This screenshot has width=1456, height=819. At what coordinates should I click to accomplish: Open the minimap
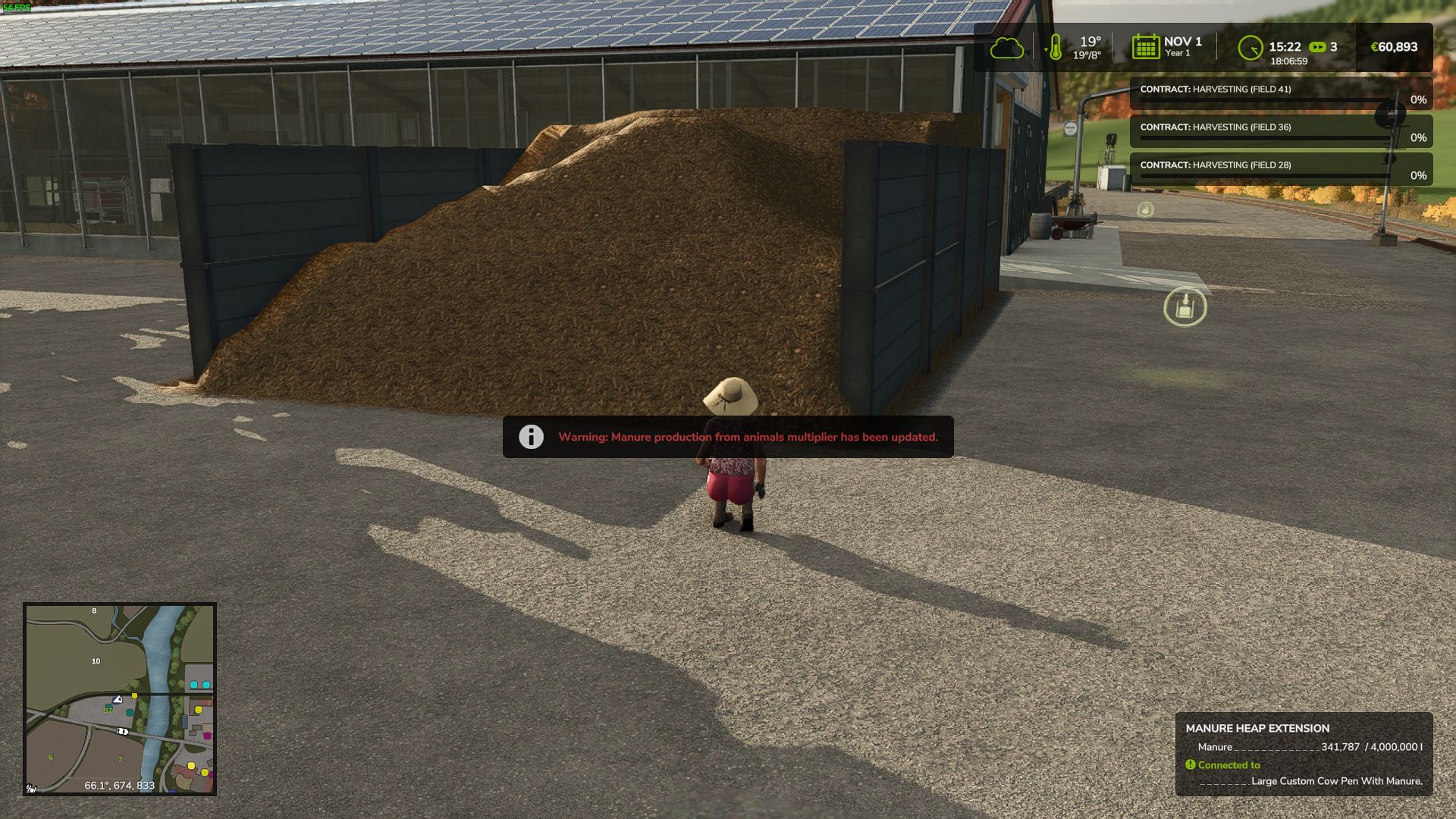[x=120, y=698]
